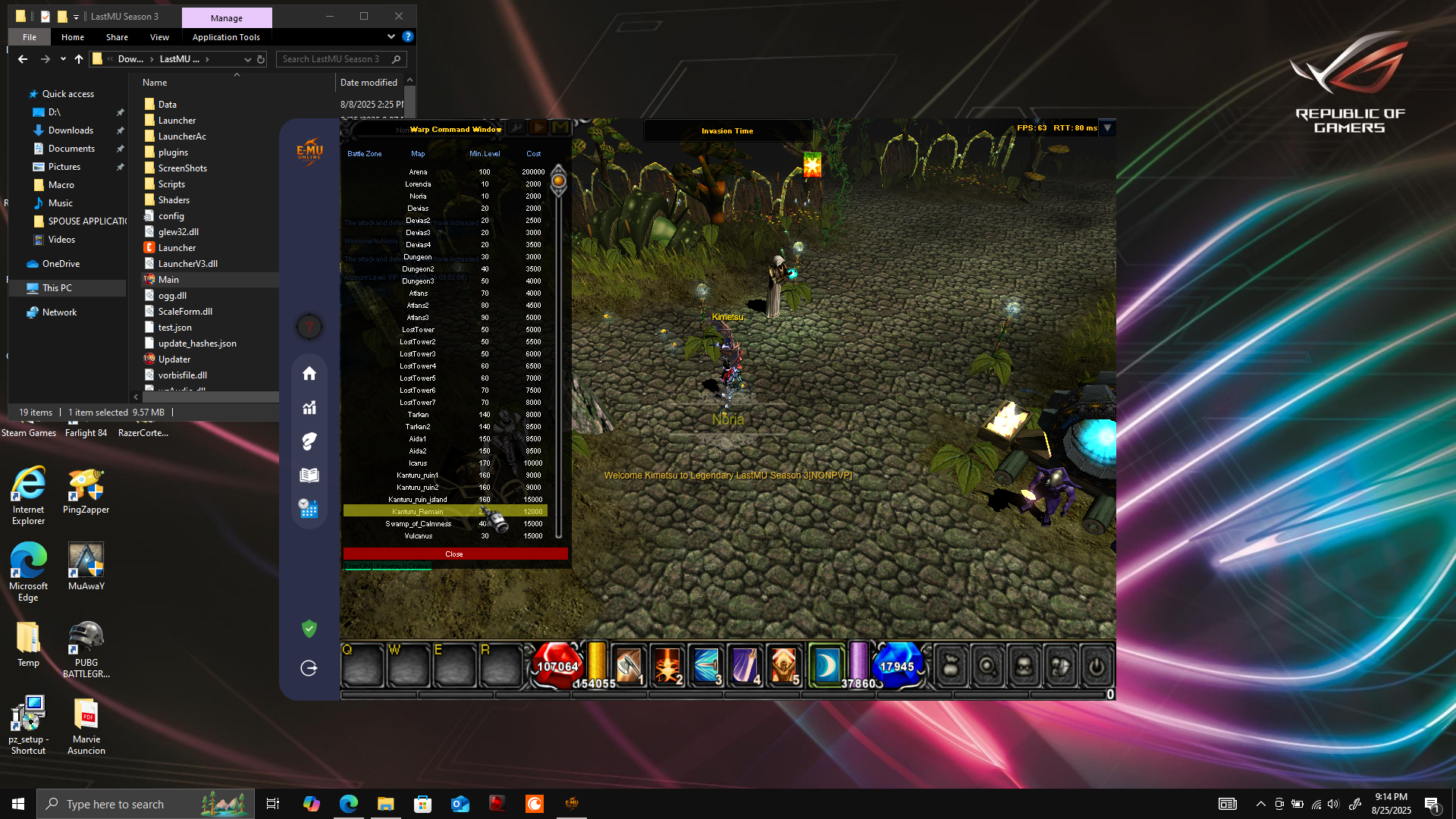Open the launcher home icon
1456x819 pixels.
tap(309, 373)
